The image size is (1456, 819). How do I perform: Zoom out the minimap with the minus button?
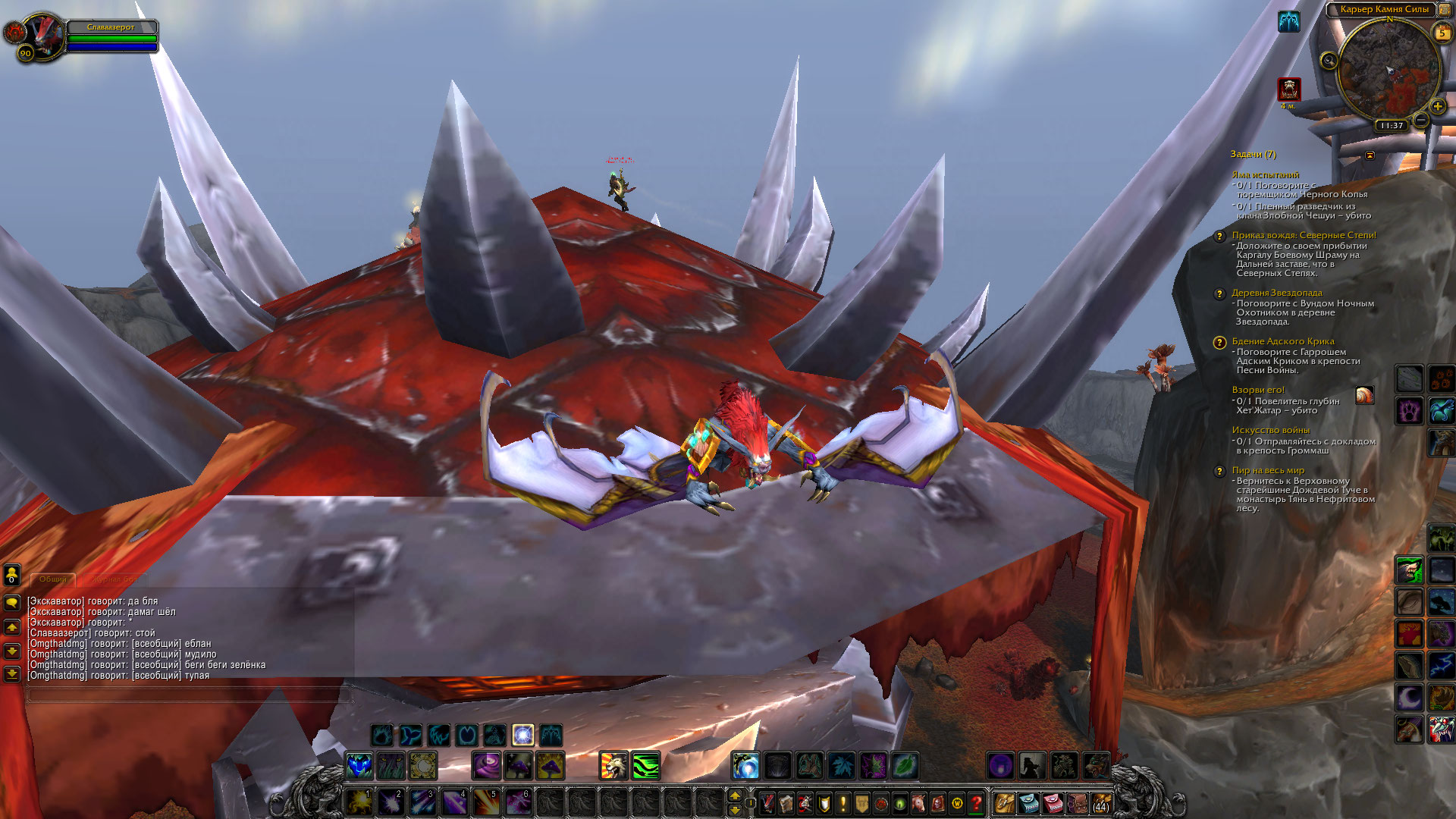tap(1421, 121)
